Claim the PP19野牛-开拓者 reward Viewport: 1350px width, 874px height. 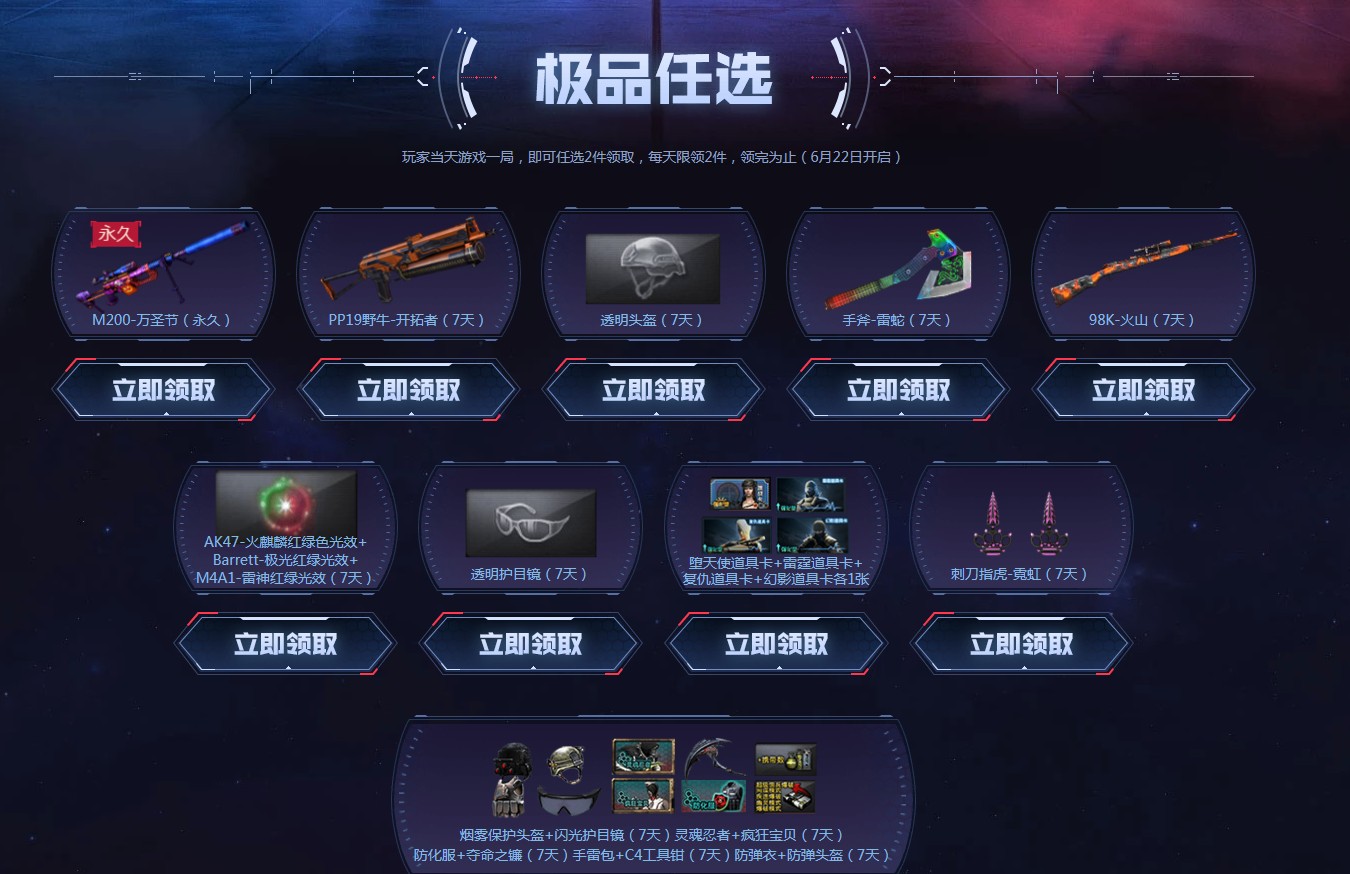tap(408, 390)
